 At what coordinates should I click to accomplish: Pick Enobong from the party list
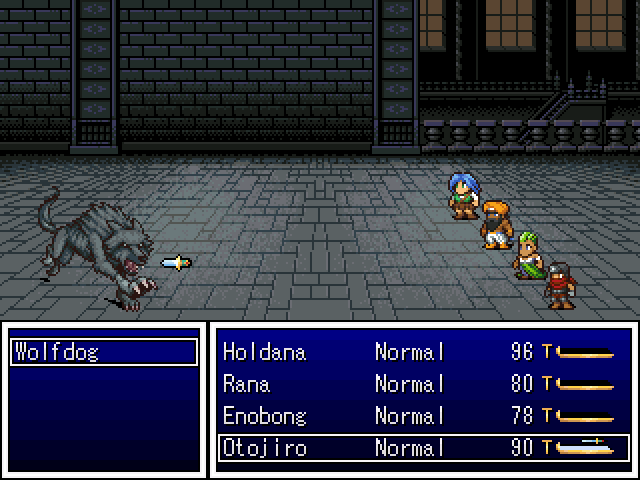pos(264,416)
